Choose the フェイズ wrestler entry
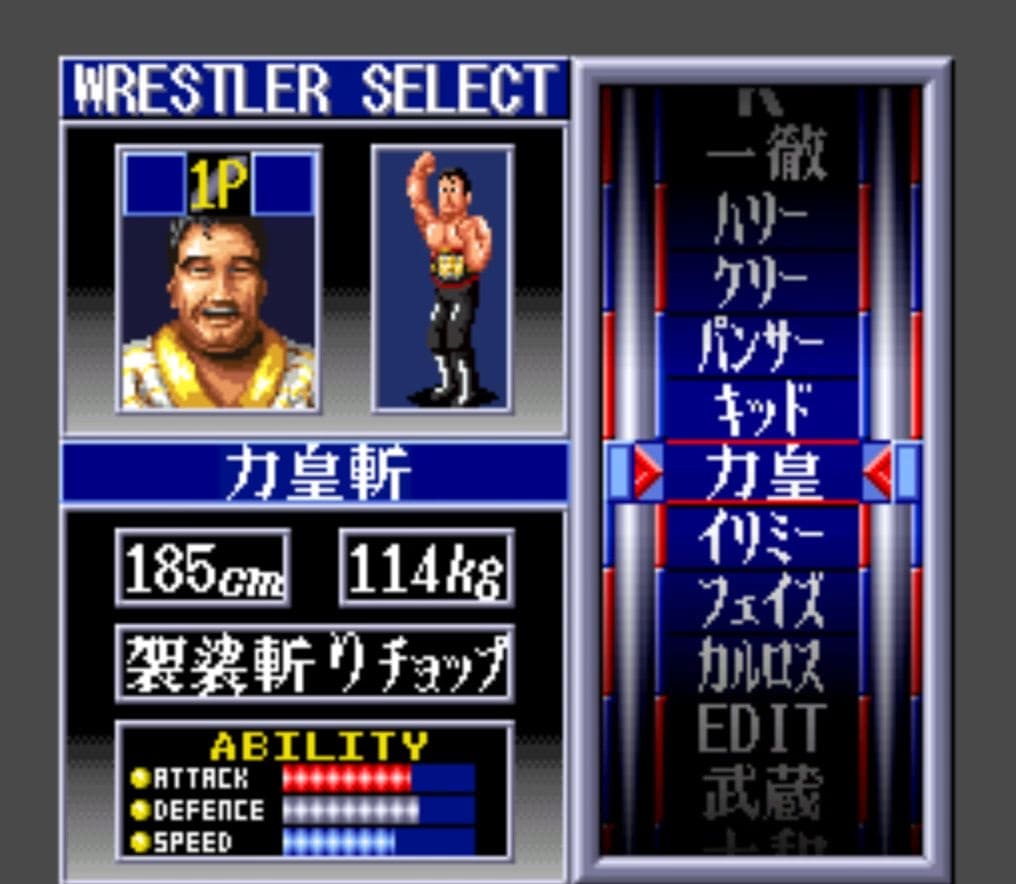The height and width of the screenshot is (884, 1016). point(762,599)
